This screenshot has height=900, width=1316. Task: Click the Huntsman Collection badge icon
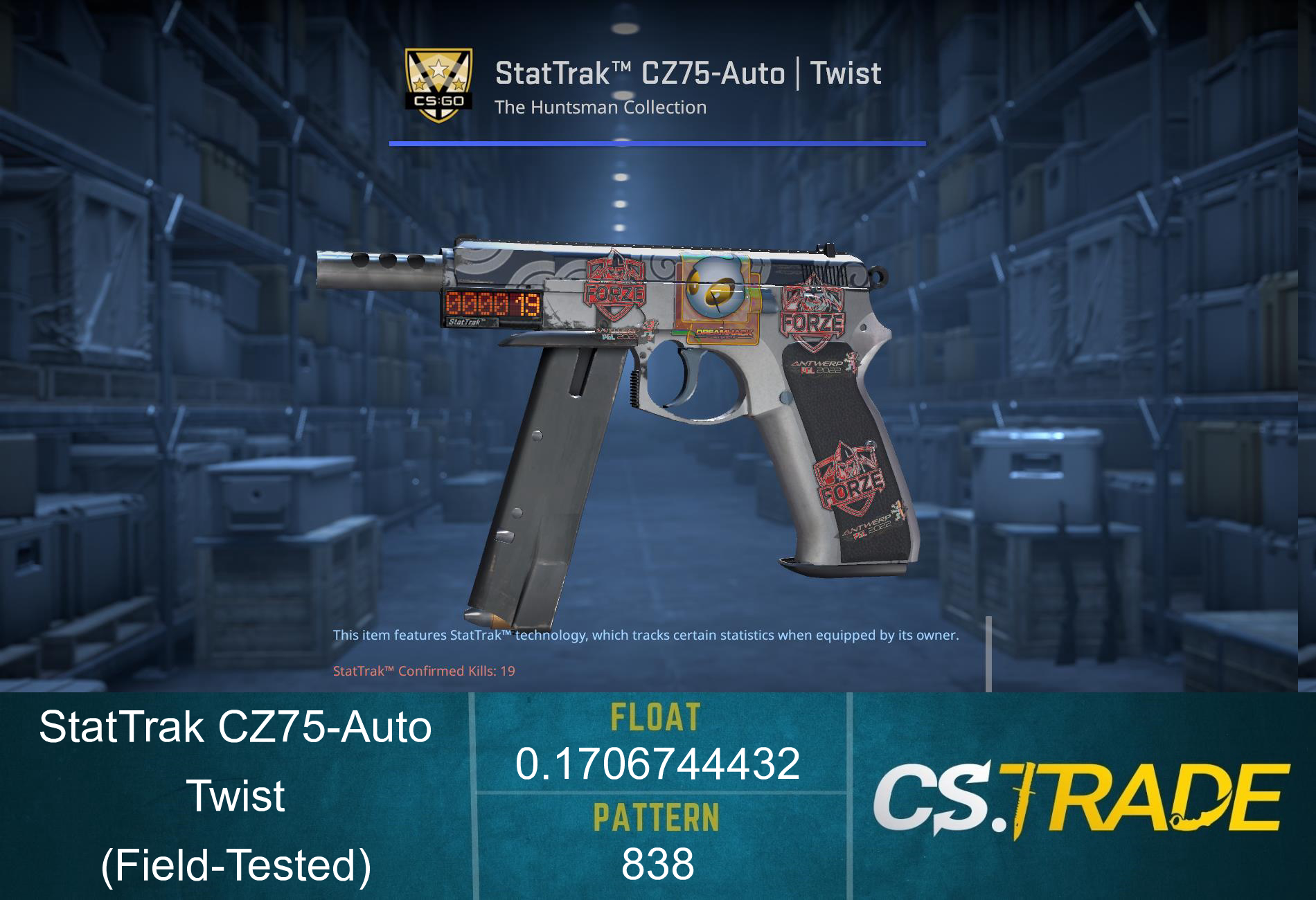click(438, 86)
